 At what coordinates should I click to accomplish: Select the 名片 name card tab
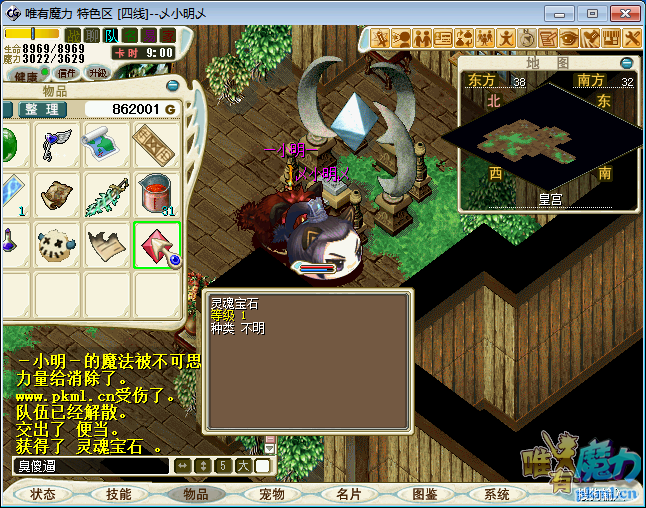[348, 494]
